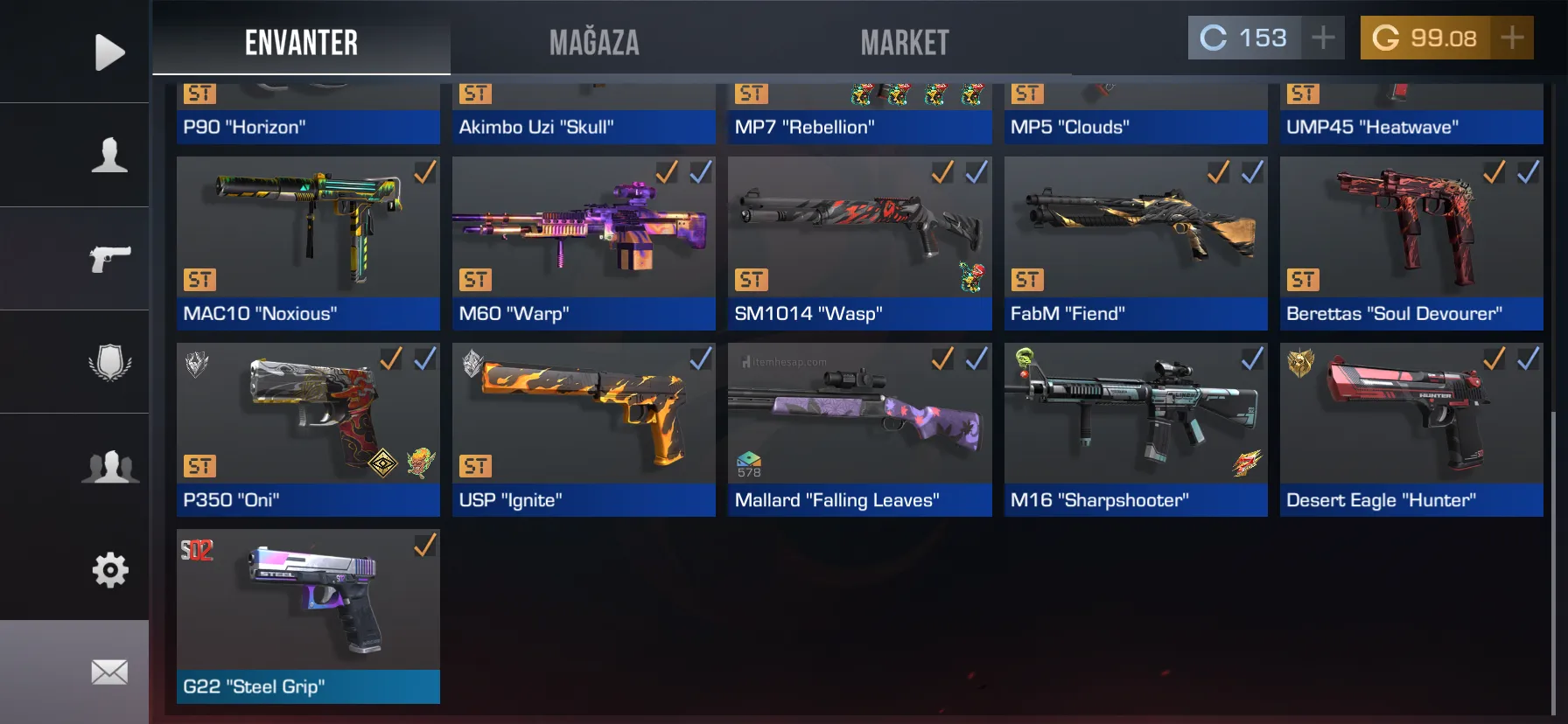Screen dimensions: 1568x724
Task: Select the Envanter tab
Action: pos(301,42)
